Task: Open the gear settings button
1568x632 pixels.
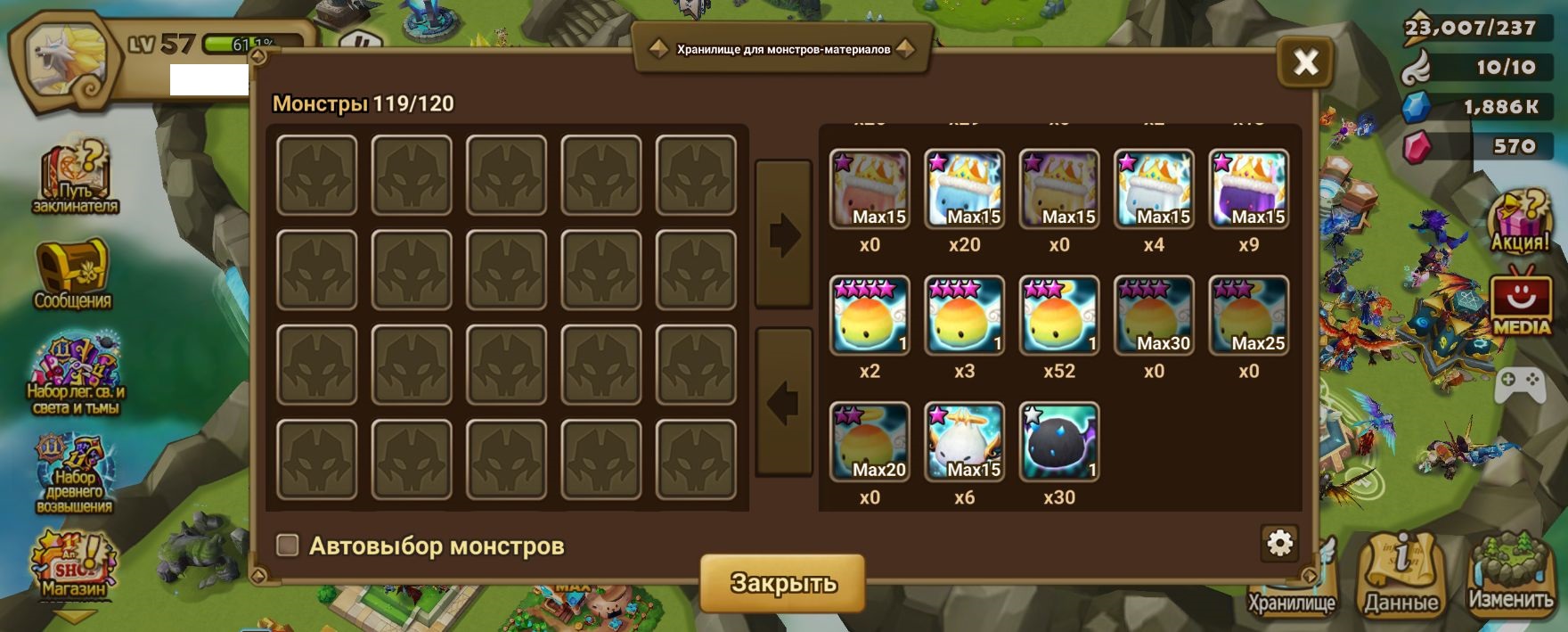Action: 1279,542
